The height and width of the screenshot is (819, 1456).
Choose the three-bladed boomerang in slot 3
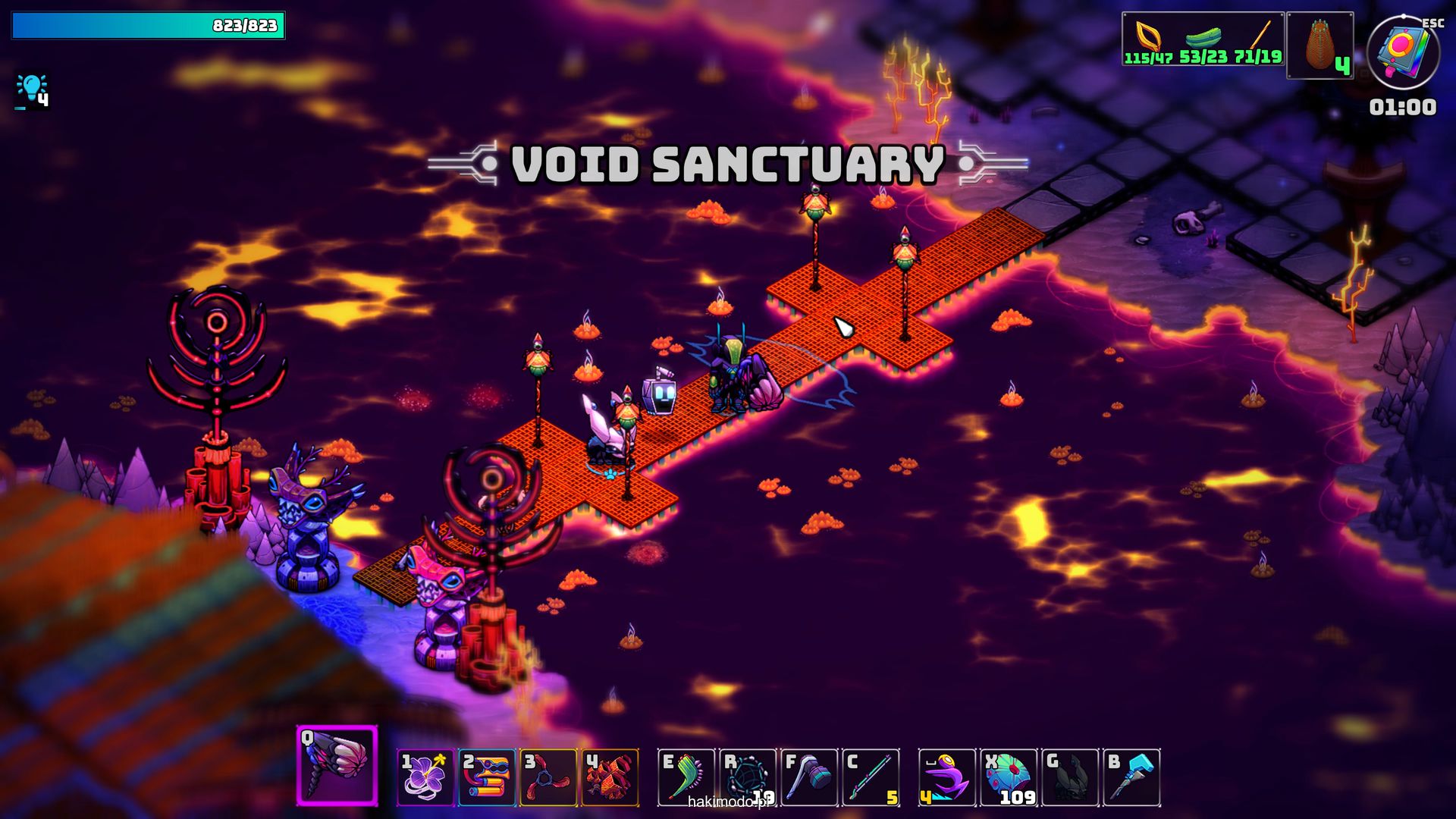coord(548,777)
